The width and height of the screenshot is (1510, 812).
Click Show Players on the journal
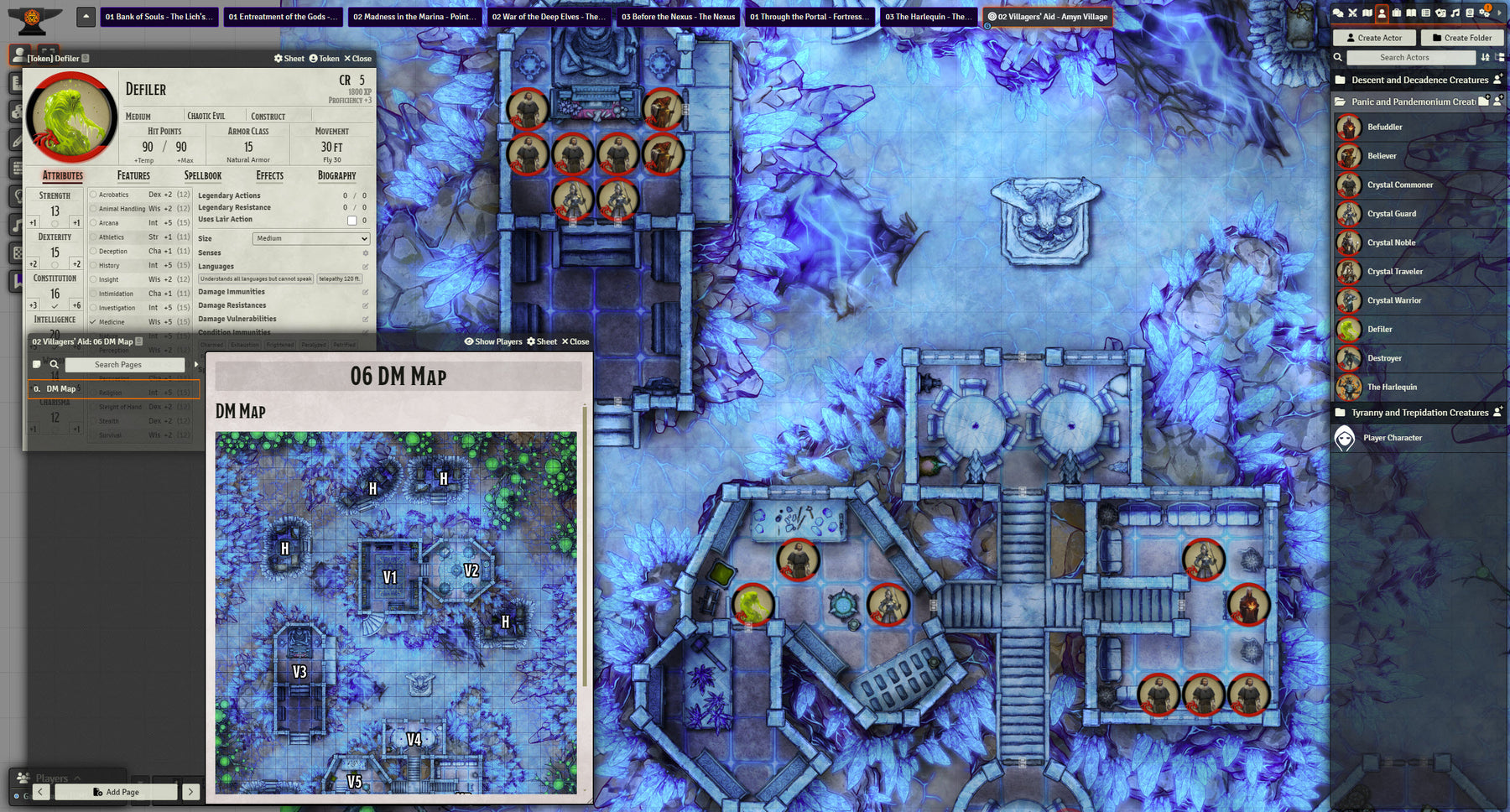tap(493, 342)
